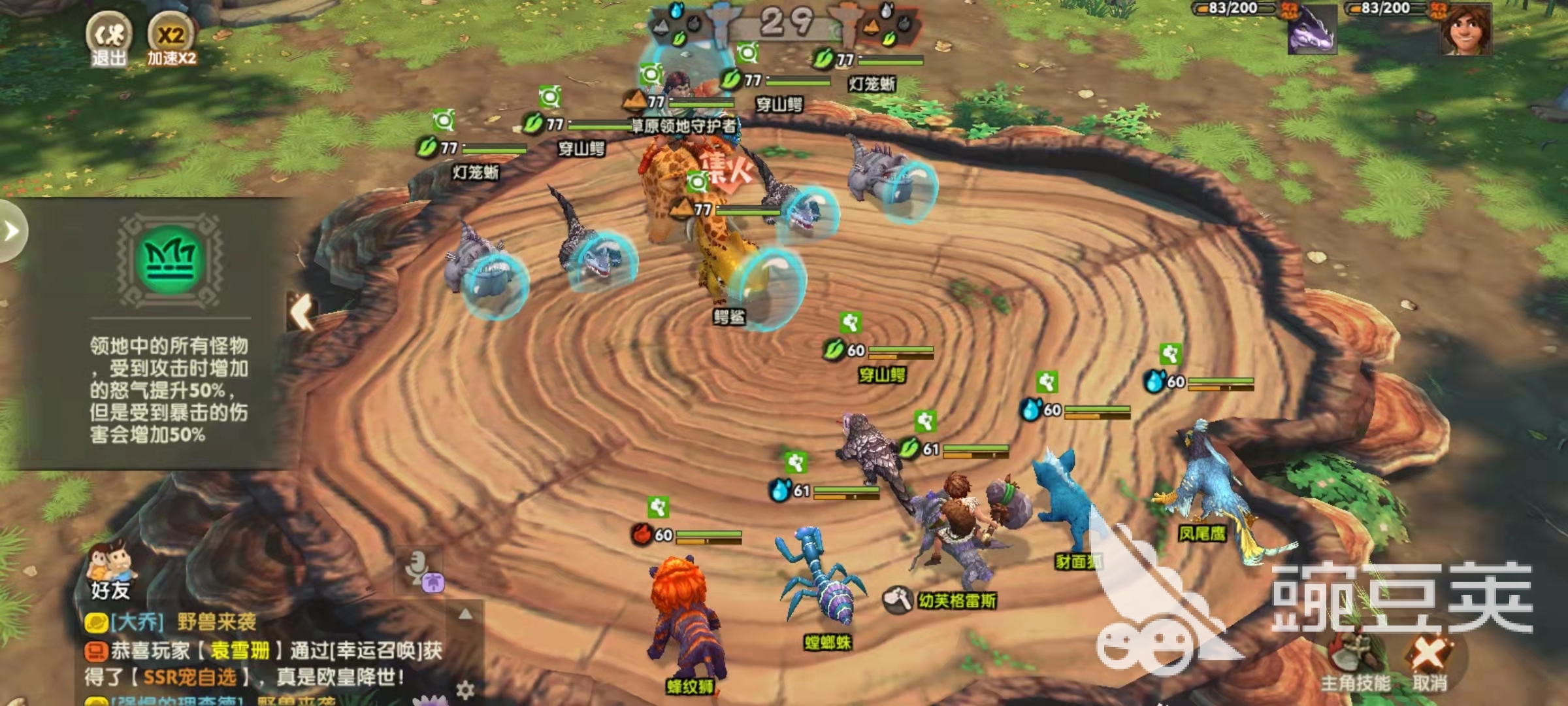The width and height of the screenshot is (1568, 706).
Task: Select the hero character portrait
Action: point(1465,31)
